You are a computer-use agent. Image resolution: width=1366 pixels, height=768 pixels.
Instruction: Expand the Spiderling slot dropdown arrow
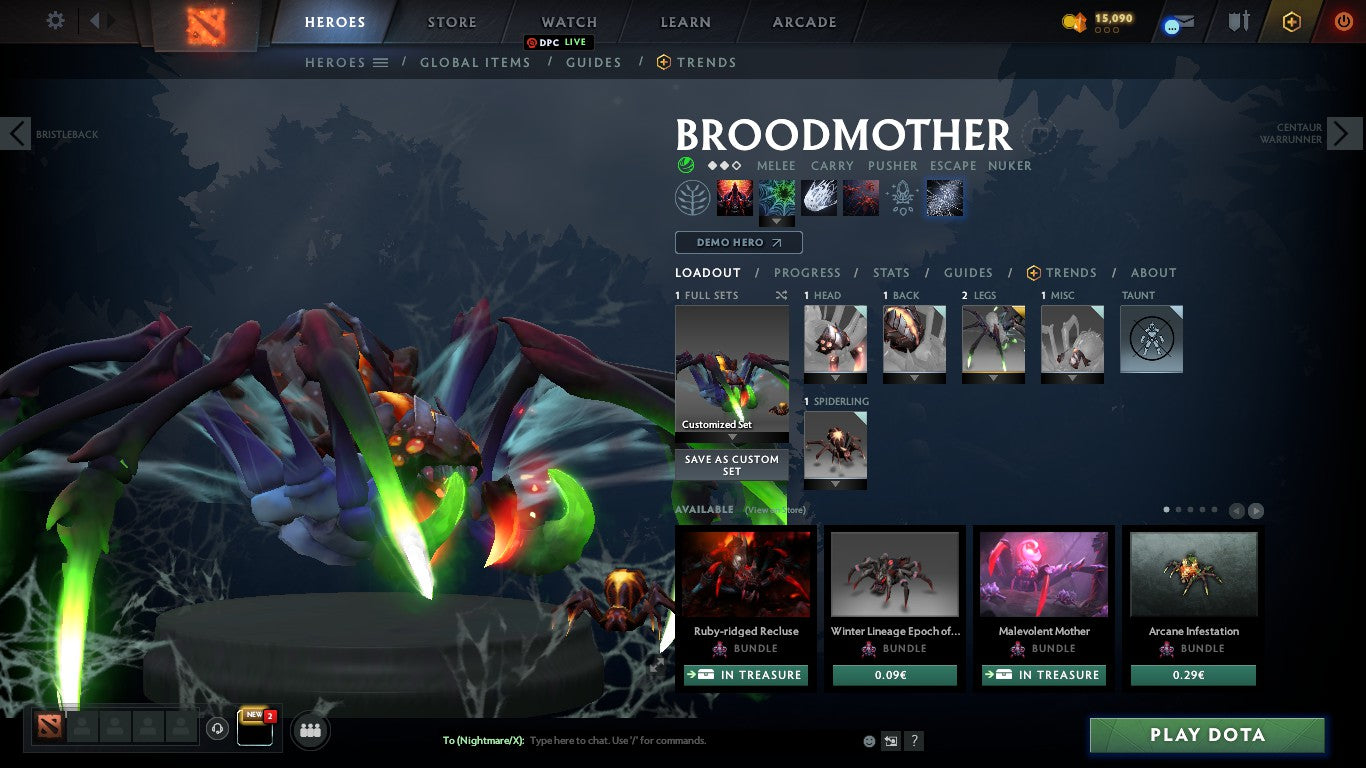(x=836, y=483)
